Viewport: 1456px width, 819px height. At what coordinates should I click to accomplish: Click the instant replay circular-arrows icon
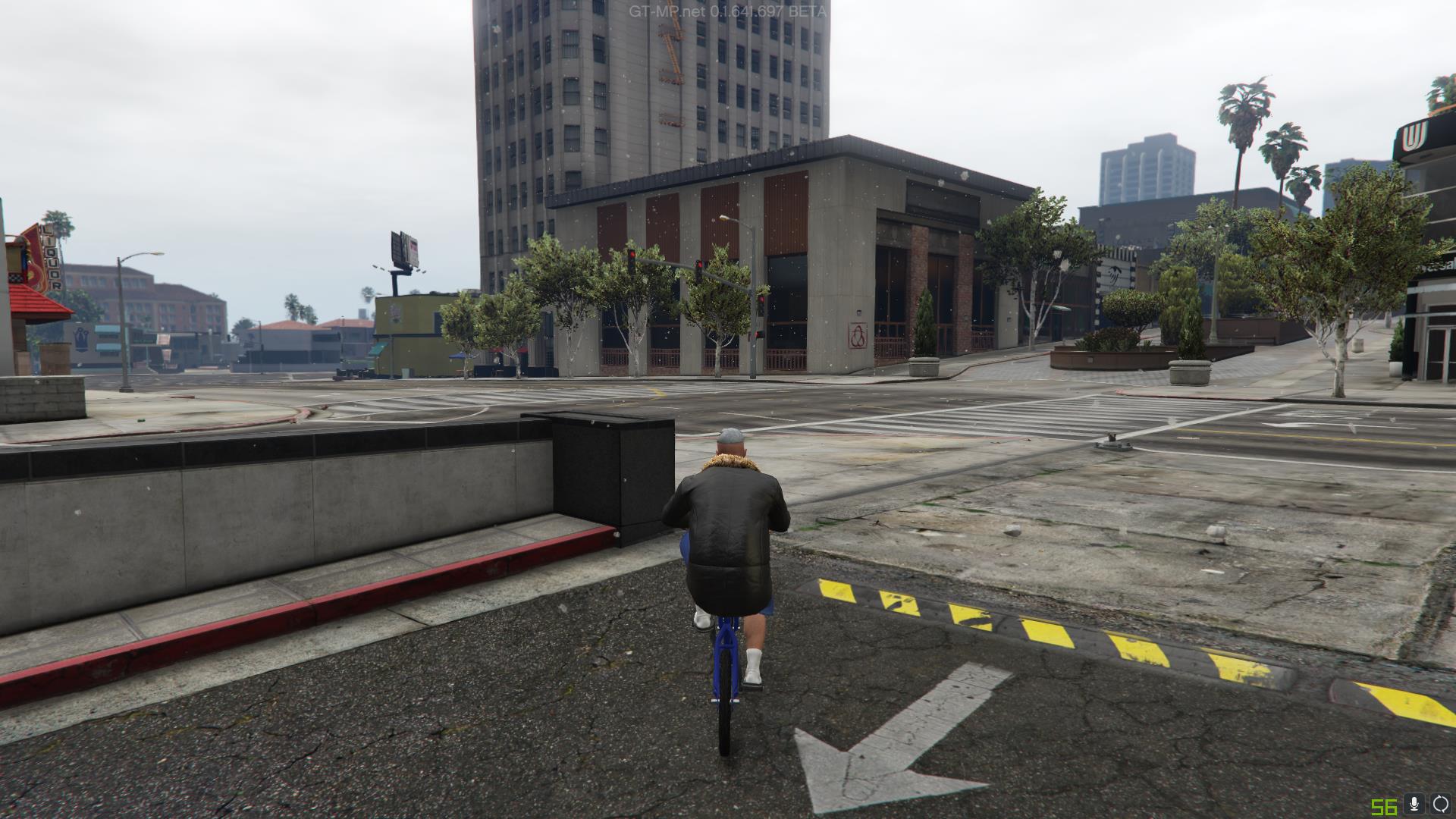[1440, 805]
